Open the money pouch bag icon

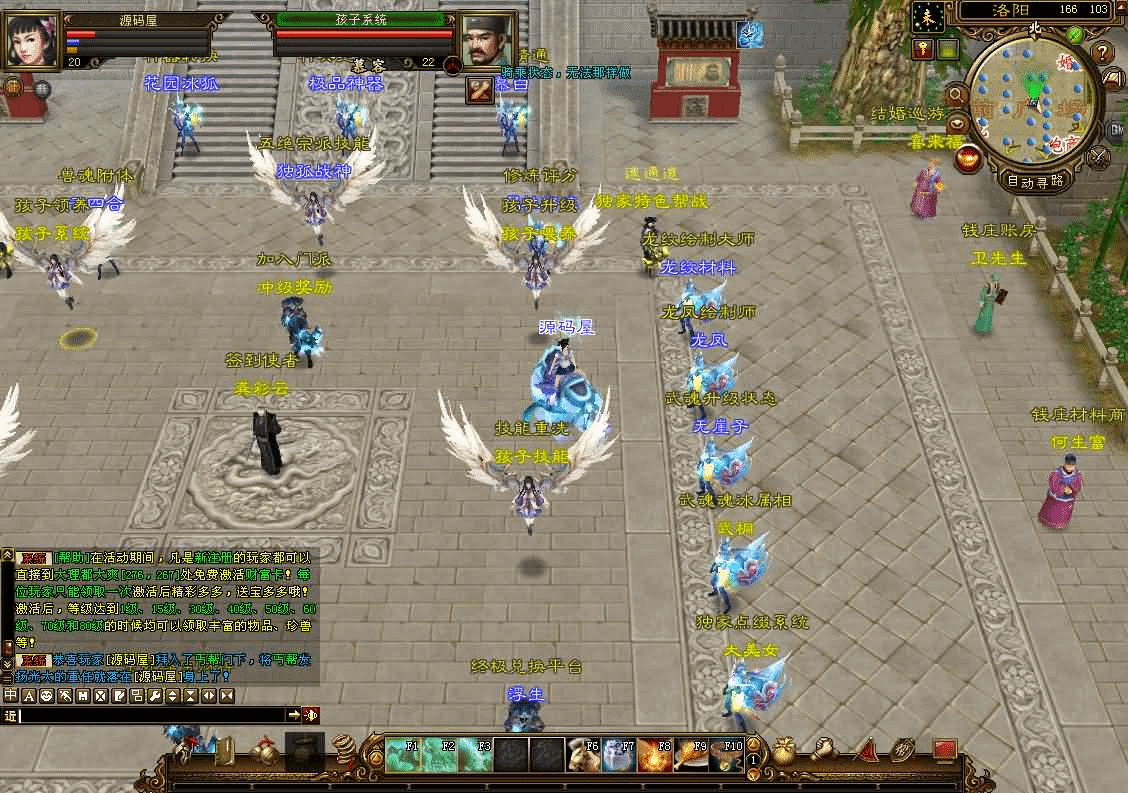click(785, 750)
